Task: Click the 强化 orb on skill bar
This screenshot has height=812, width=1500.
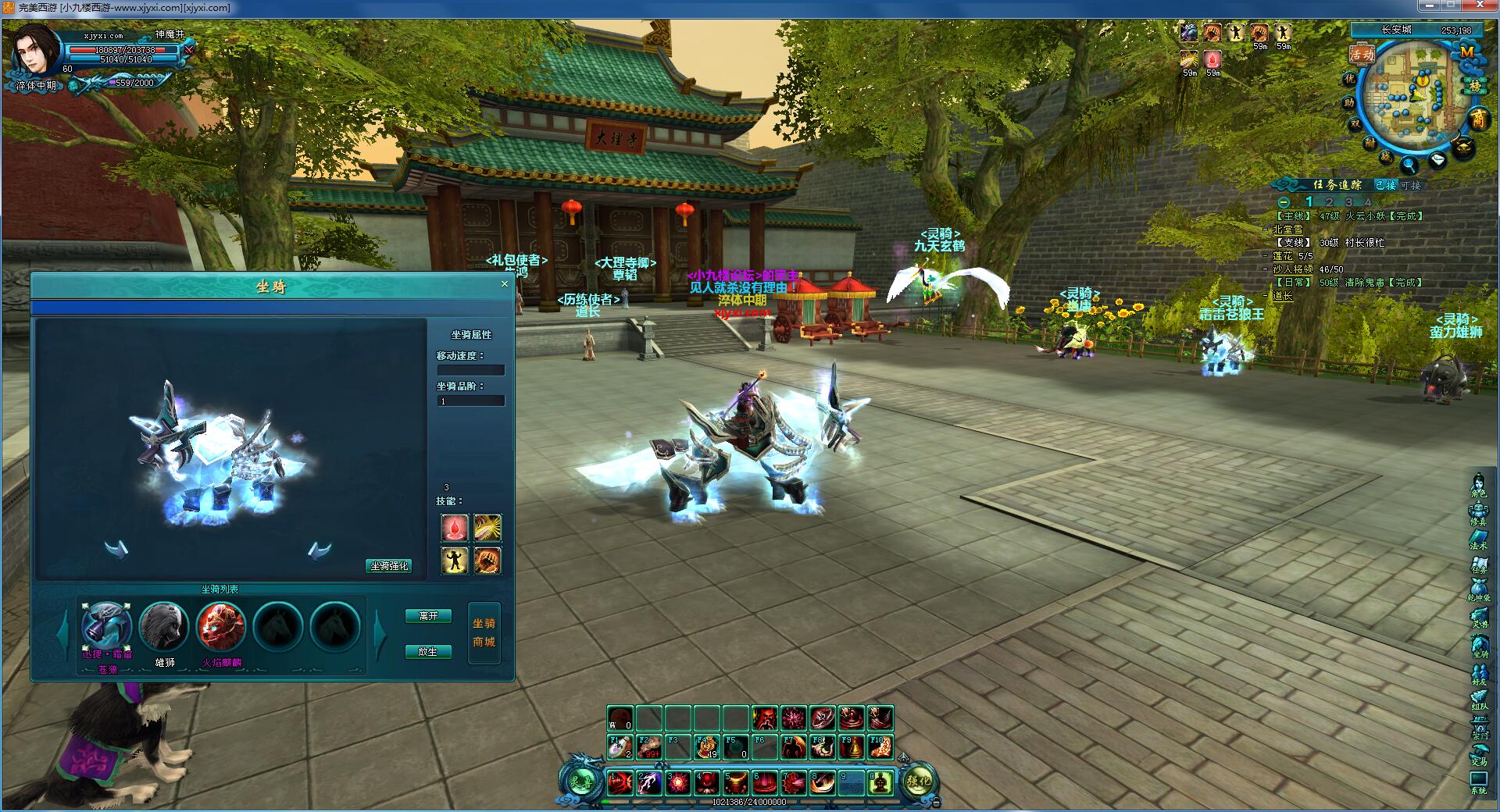Action: point(918,782)
